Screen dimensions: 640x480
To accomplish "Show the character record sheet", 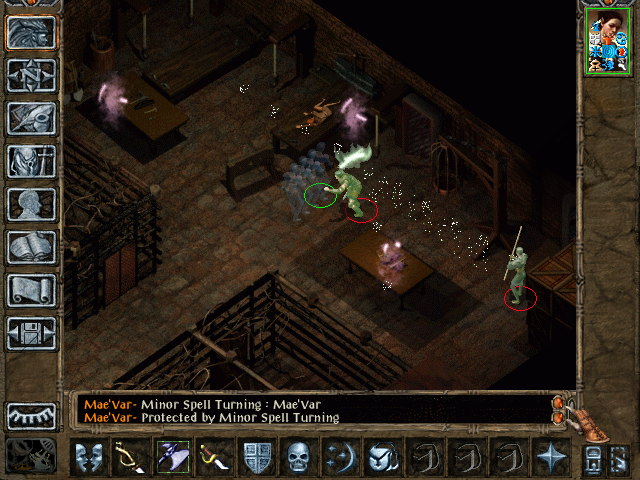I will click(31, 204).
